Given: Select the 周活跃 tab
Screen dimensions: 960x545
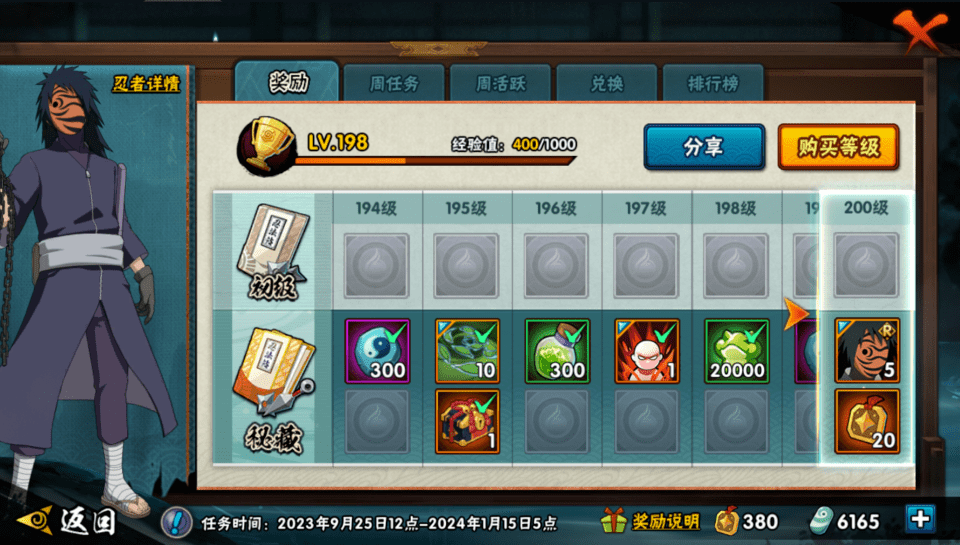Looking at the screenshot, I should pyautogui.click(x=499, y=84).
